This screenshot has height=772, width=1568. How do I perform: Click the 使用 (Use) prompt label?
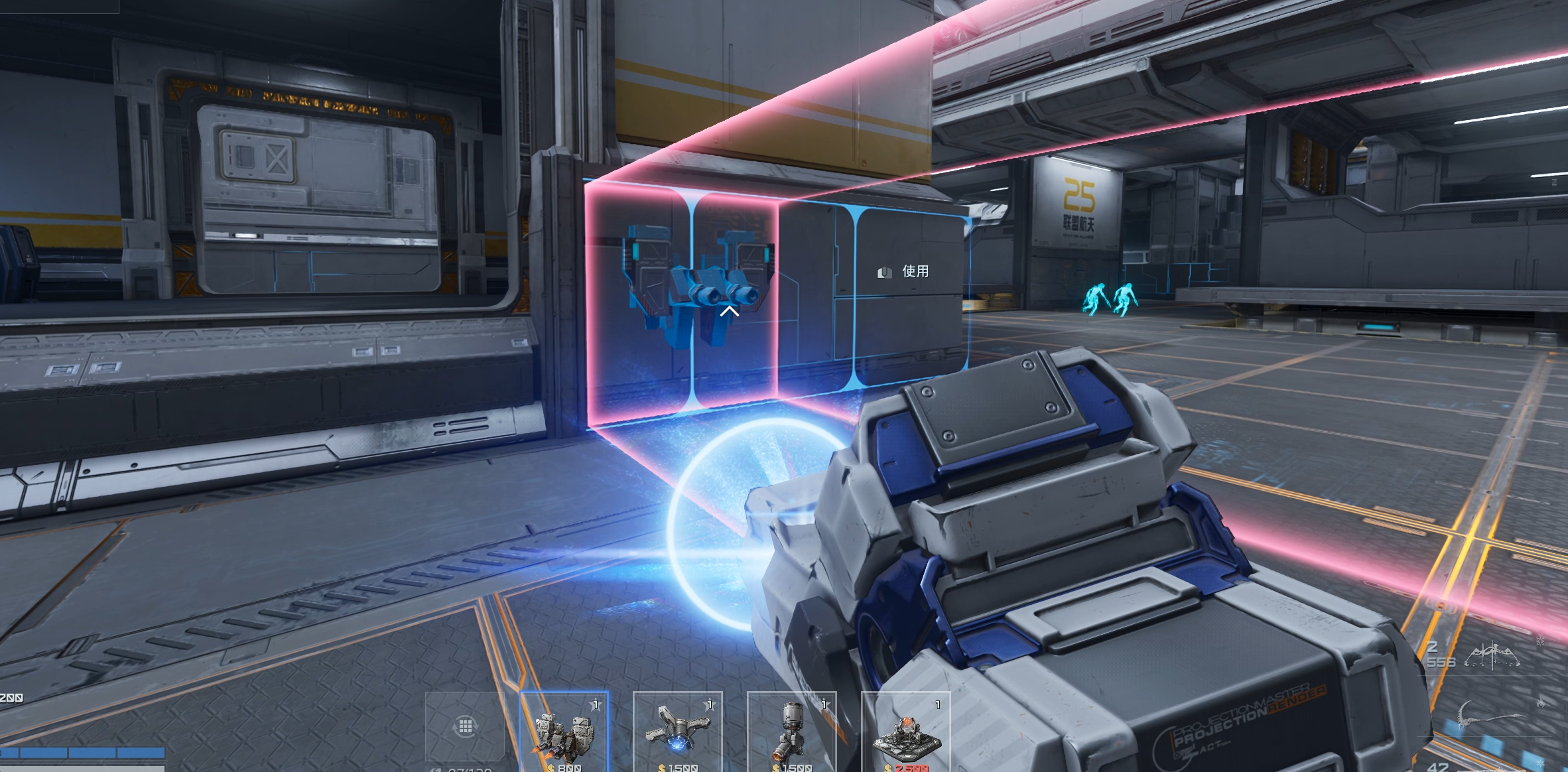[915, 271]
